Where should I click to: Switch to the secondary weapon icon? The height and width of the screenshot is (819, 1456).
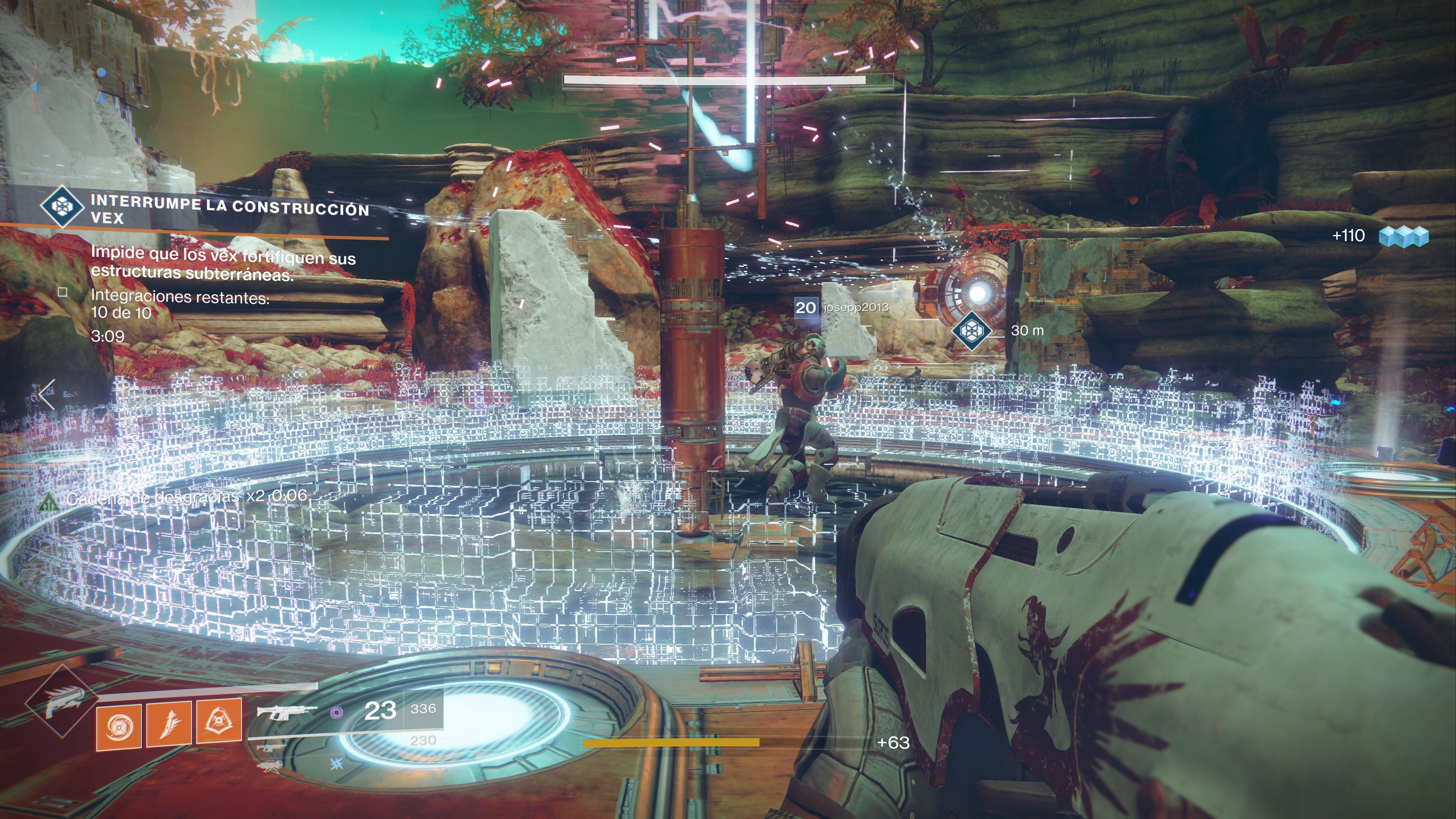(271, 748)
